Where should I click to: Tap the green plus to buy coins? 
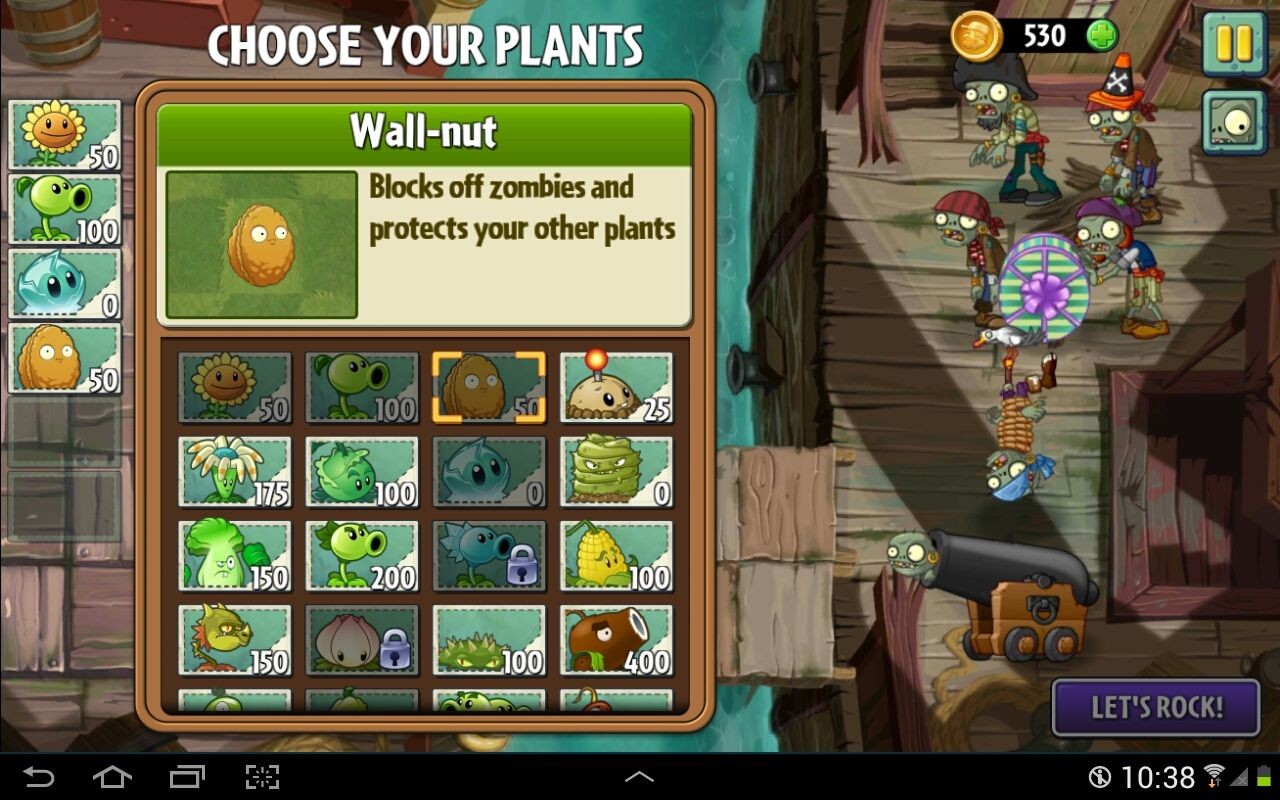click(1101, 37)
